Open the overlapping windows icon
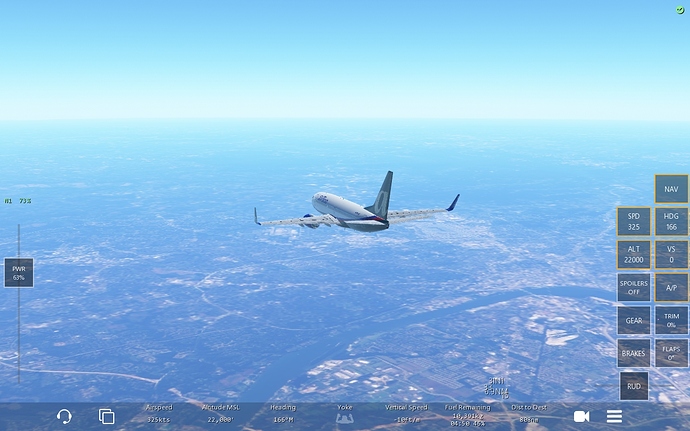This screenshot has width=690, height=431. click(x=106, y=416)
